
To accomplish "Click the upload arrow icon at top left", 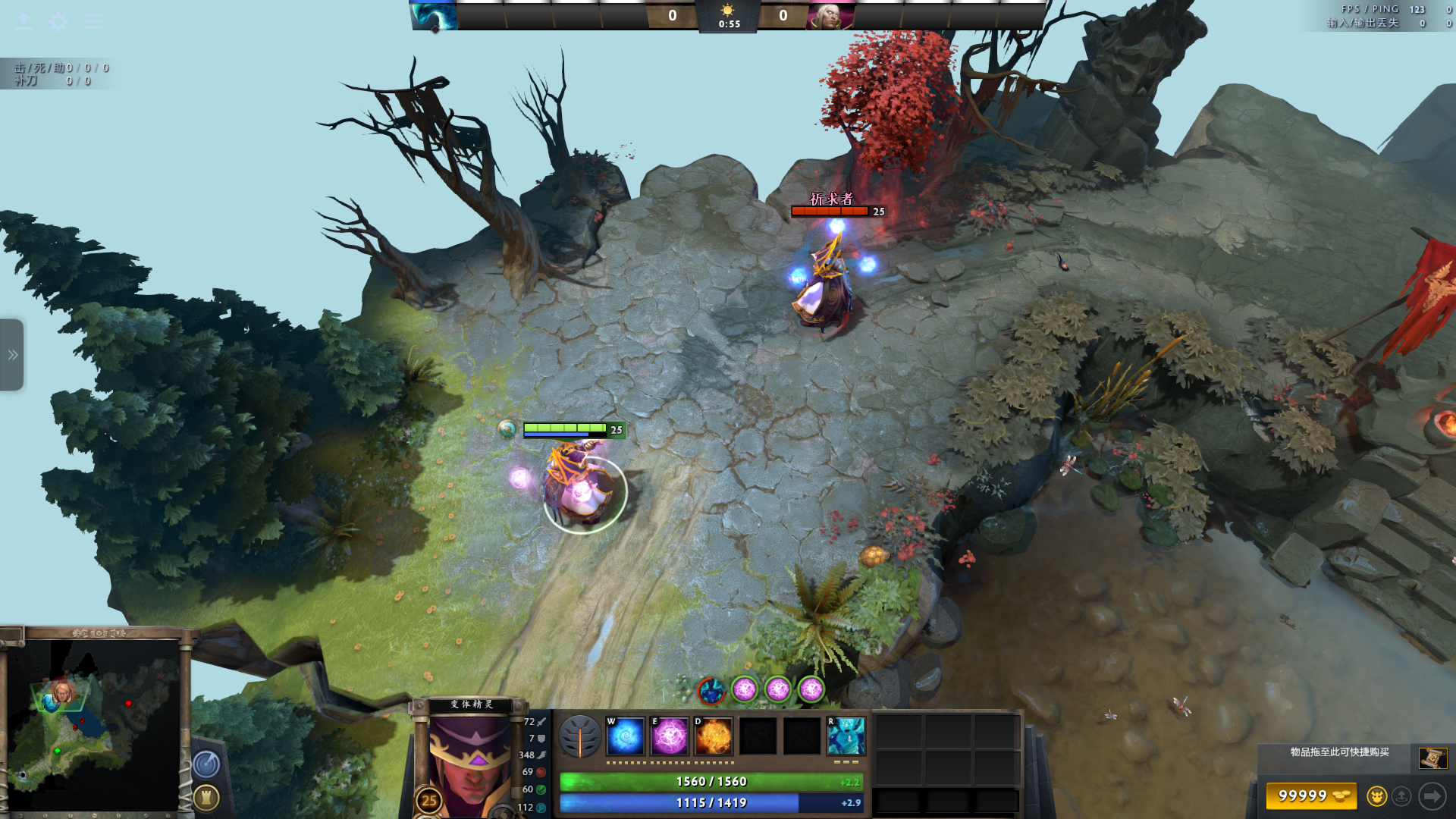I will pos(24,21).
